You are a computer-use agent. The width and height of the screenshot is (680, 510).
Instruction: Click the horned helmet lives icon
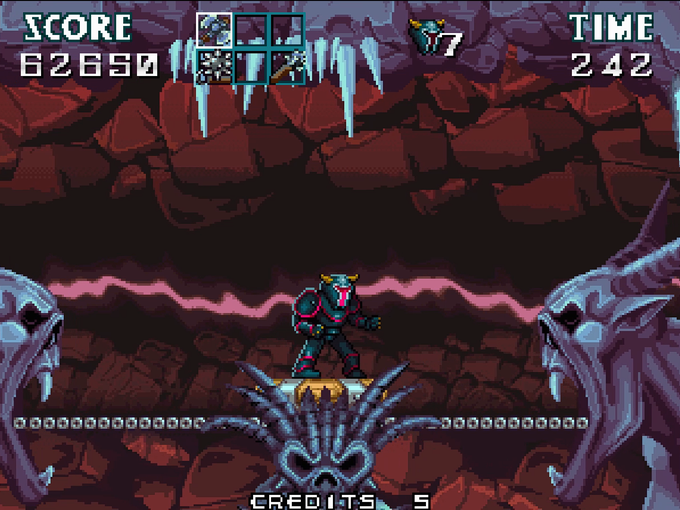426,39
